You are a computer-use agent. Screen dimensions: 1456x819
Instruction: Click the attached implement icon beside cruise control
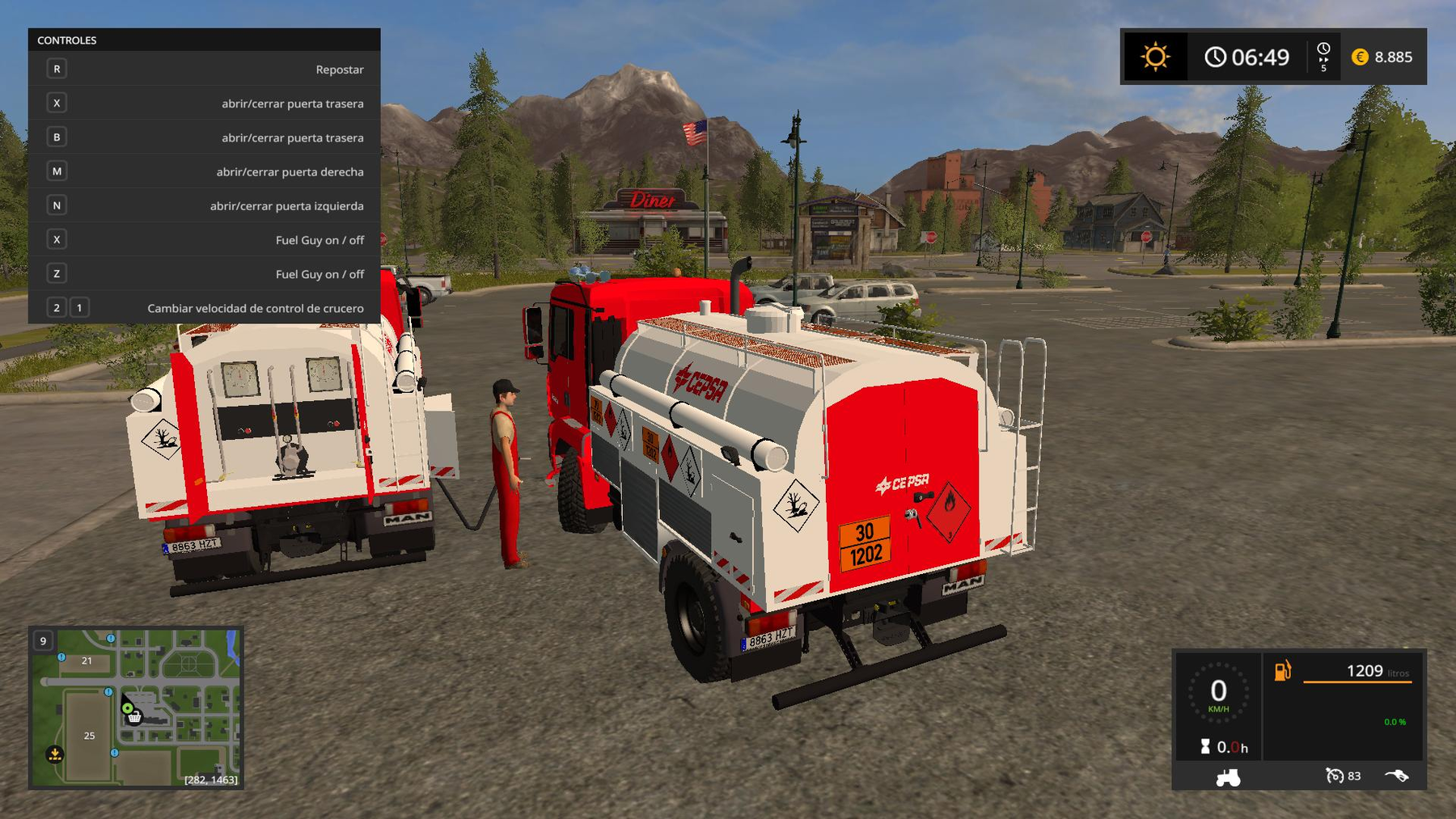click(1397, 776)
